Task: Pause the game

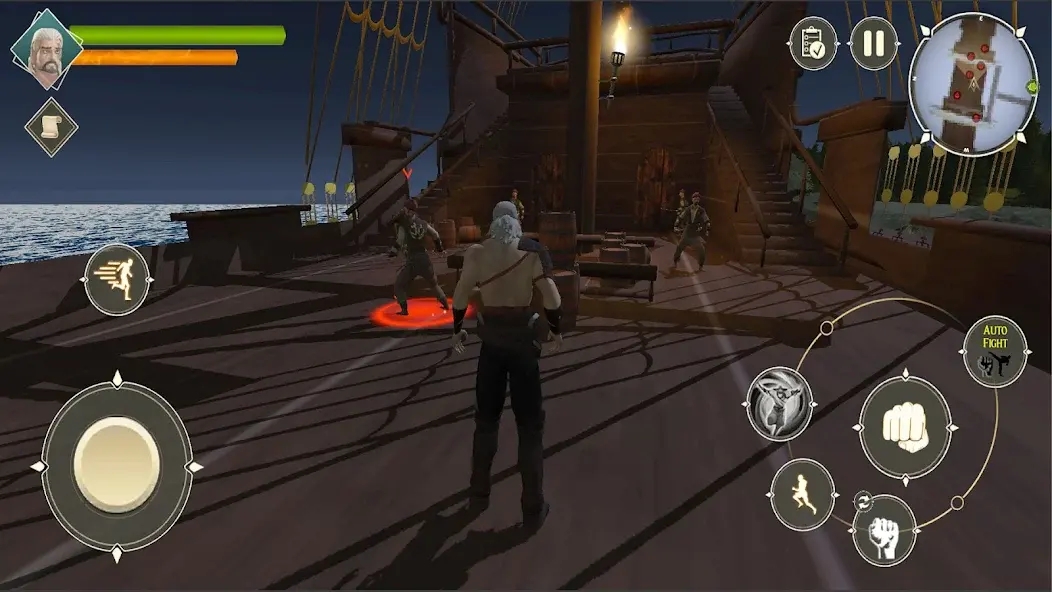Action: 873,44
